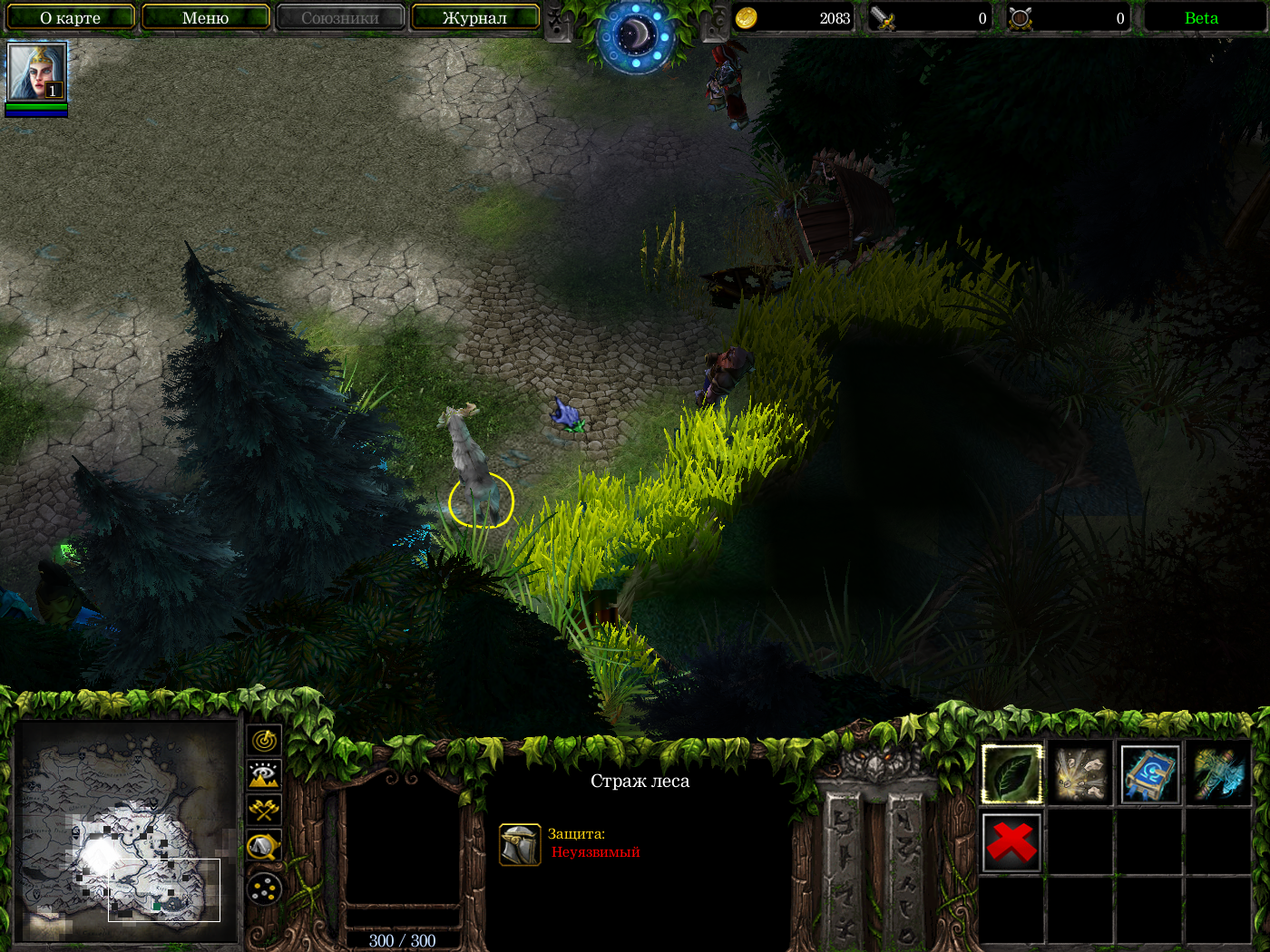Use the rock explosion ability
This screenshot has width=1270, height=952.
[x=1080, y=774]
